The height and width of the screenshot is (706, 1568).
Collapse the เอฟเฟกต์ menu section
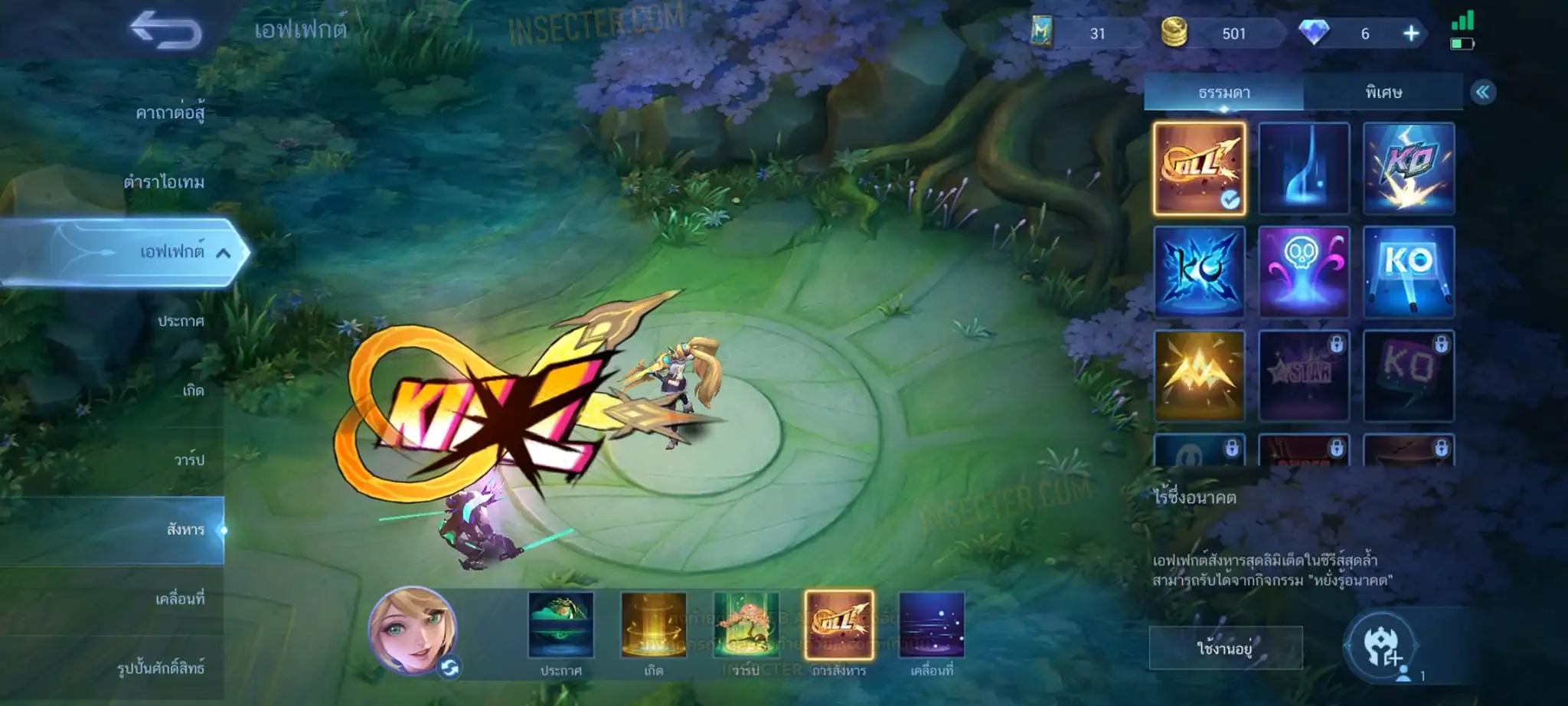click(x=223, y=253)
